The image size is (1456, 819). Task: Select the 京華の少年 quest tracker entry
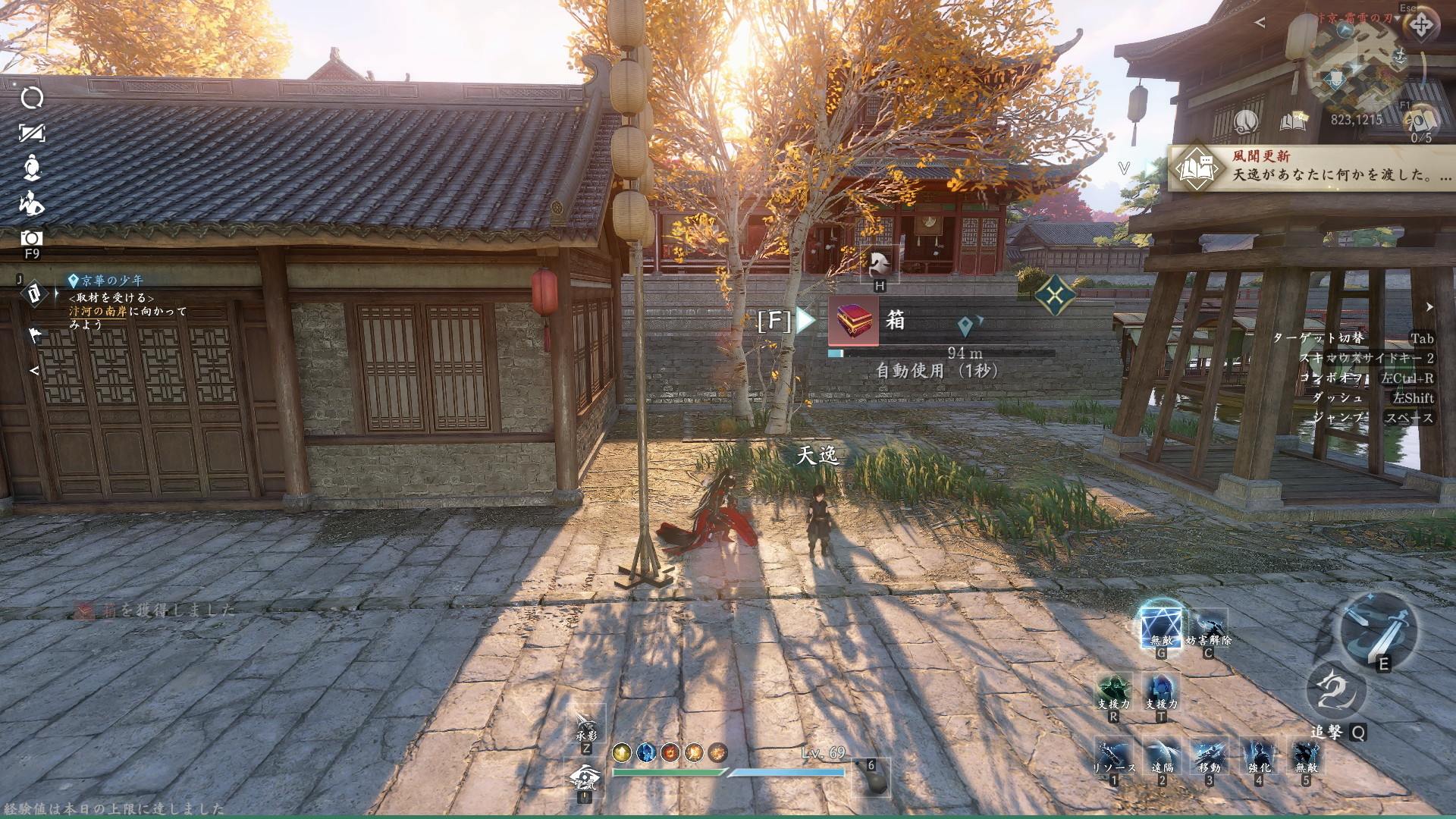tap(114, 281)
